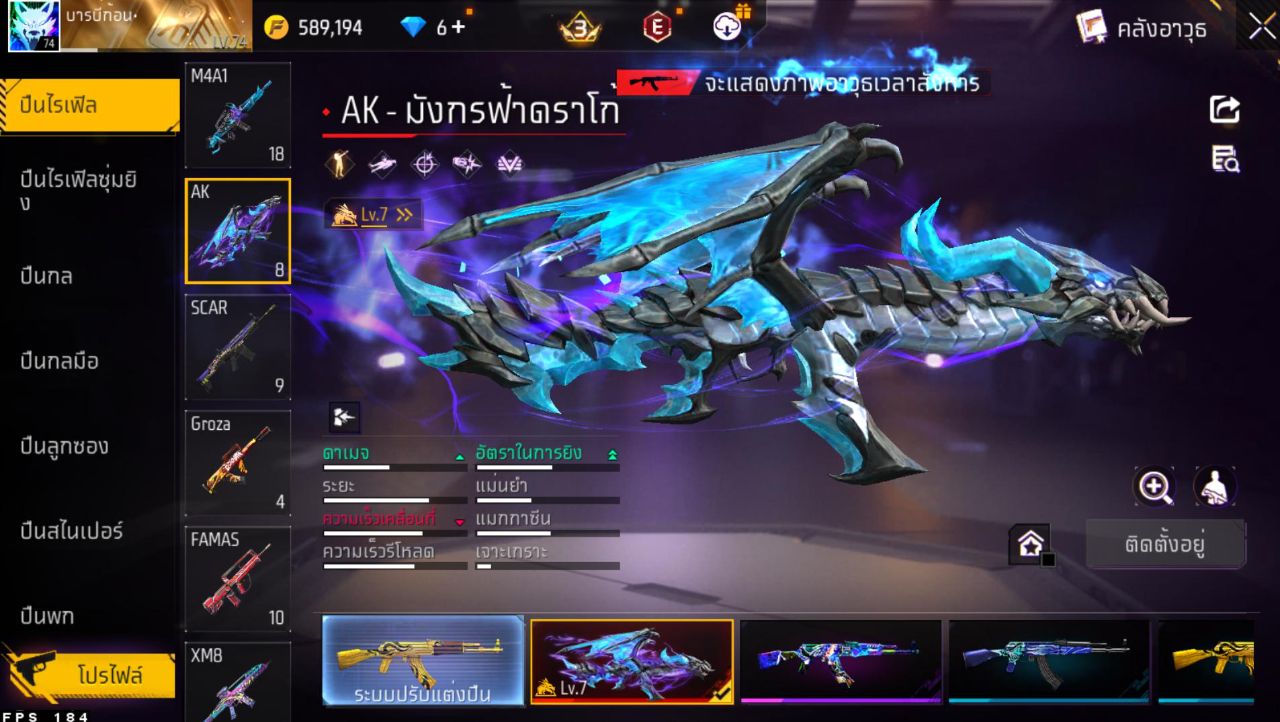
Task: Choose the SCAR weapon tile
Action: 238,347
